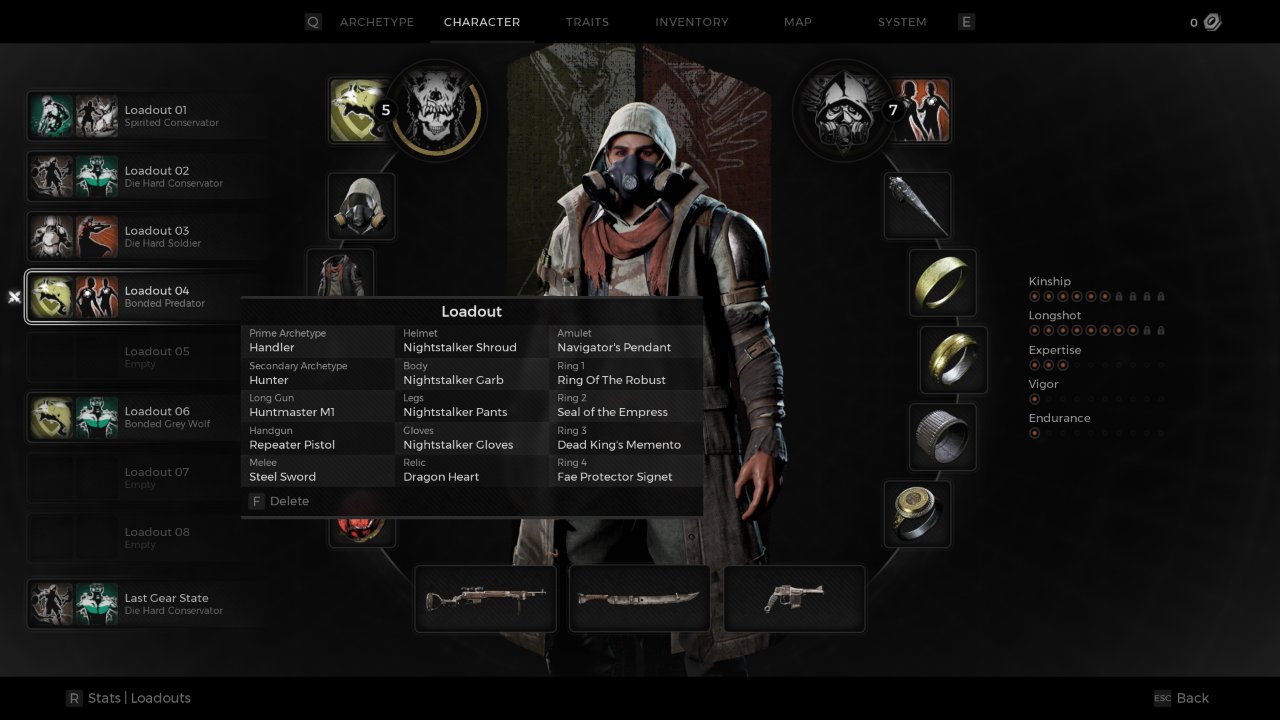Open the Fae Protector Signet ring slot

917,514
